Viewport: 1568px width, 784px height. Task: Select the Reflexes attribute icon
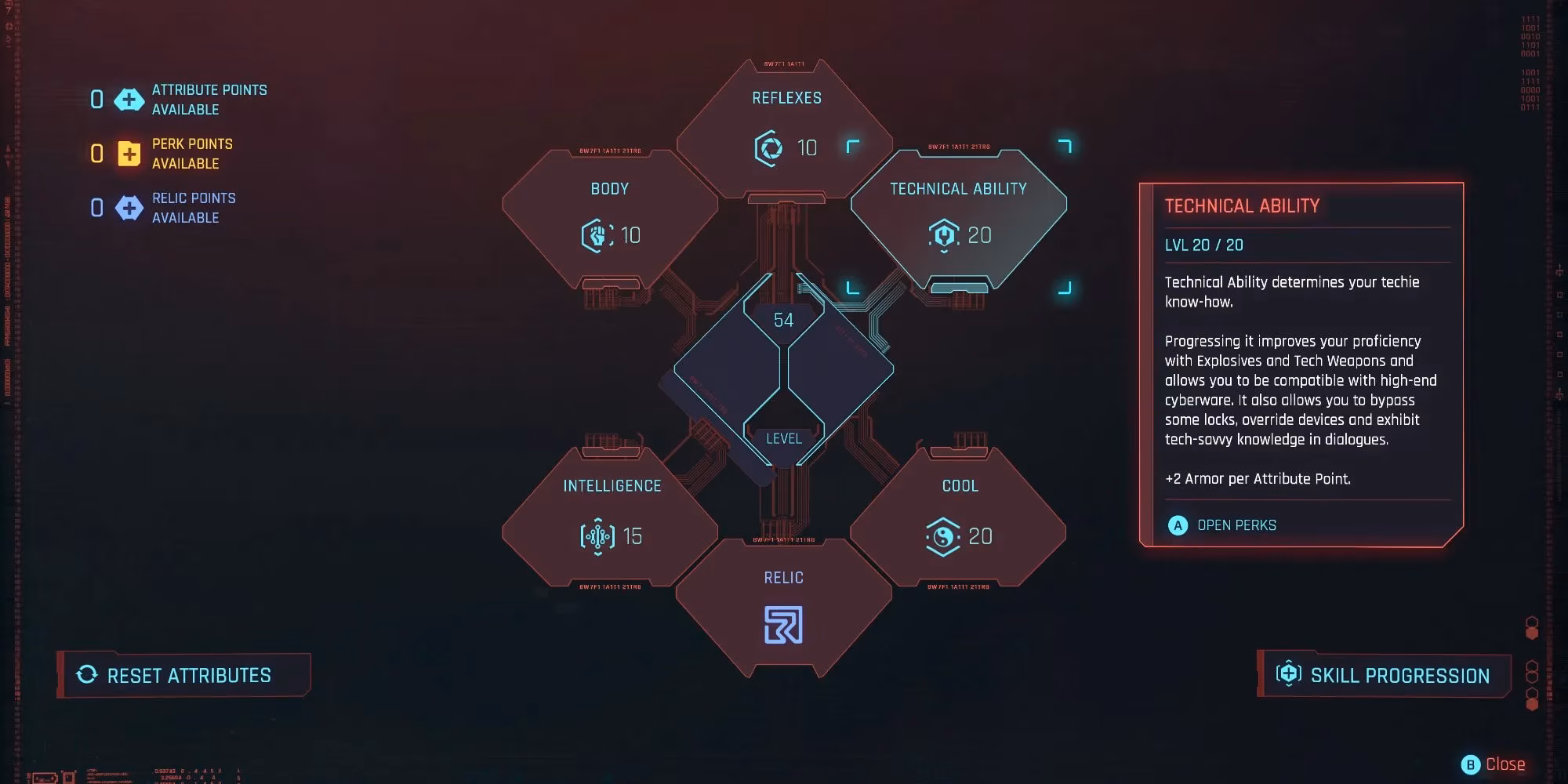(x=769, y=147)
